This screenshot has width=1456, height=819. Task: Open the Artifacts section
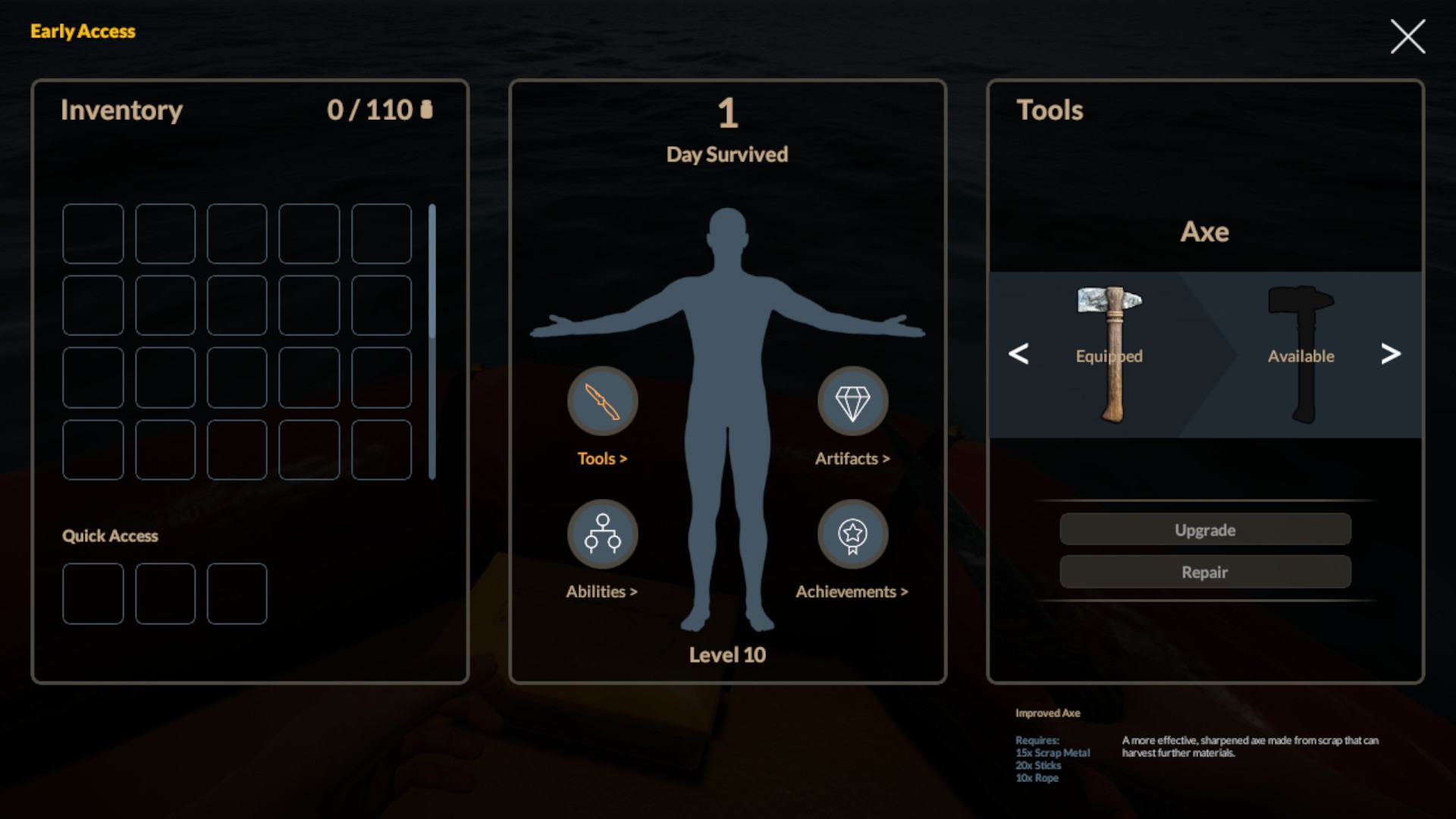point(852,401)
